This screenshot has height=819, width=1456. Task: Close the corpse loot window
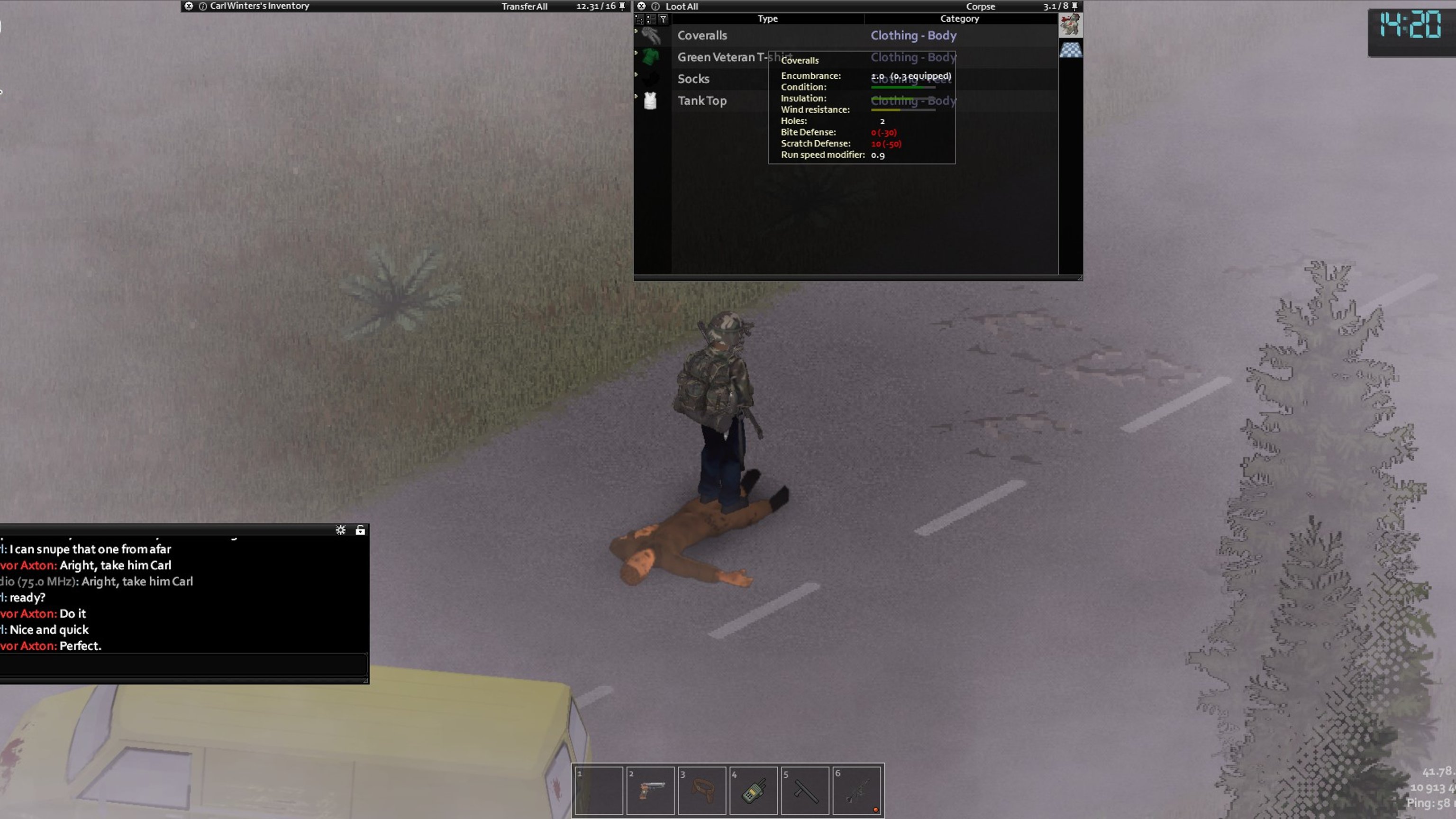coord(641,6)
